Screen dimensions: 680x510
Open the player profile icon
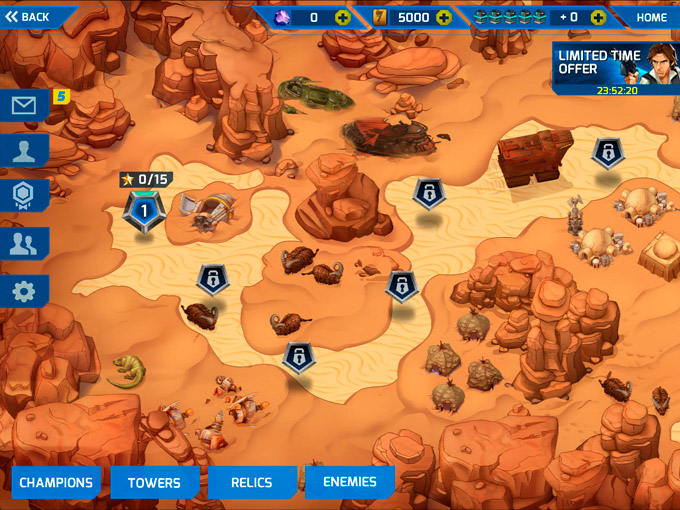(x=24, y=151)
